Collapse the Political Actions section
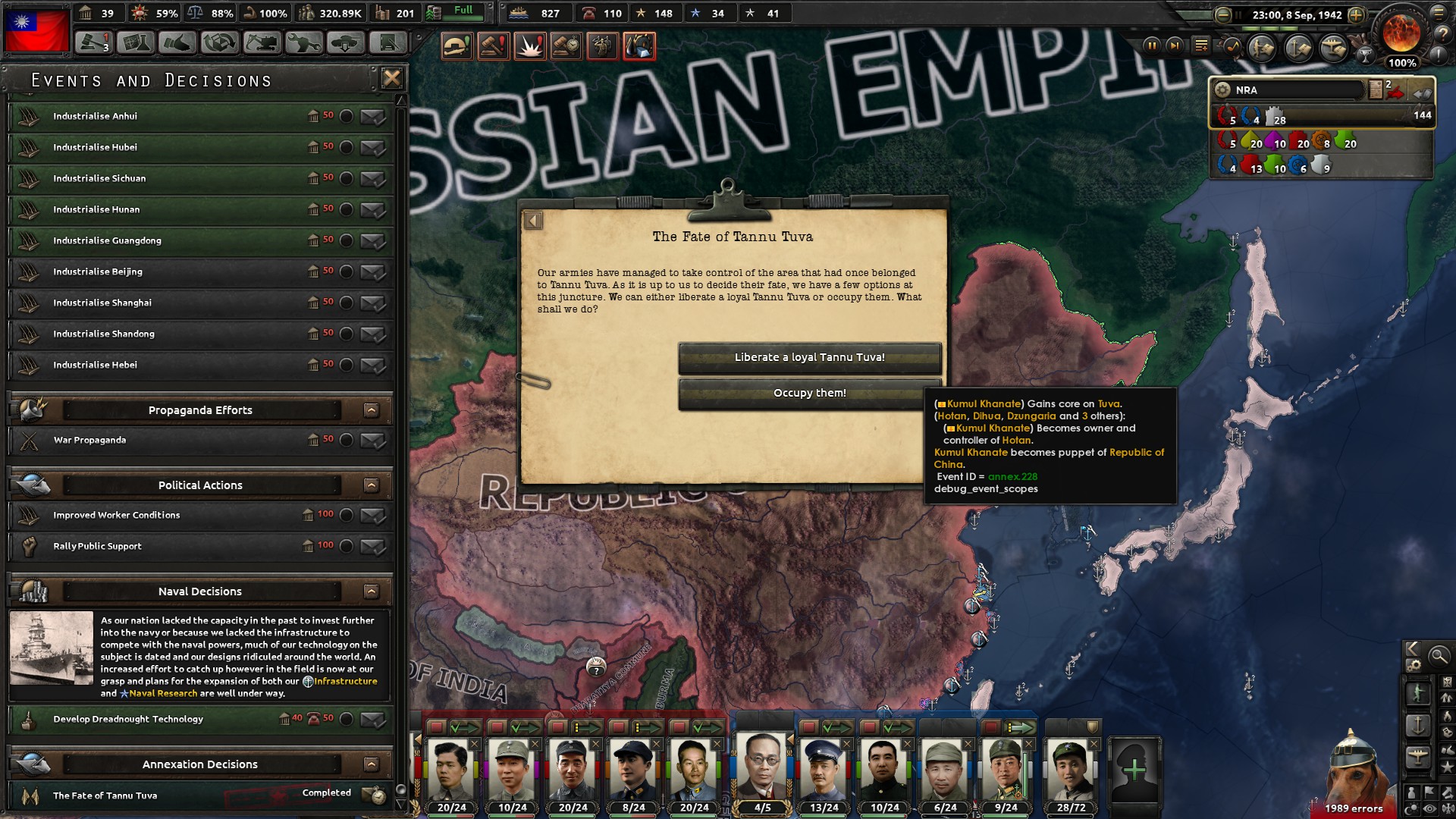Image resolution: width=1456 pixels, height=819 pixels. click(371, 485)
